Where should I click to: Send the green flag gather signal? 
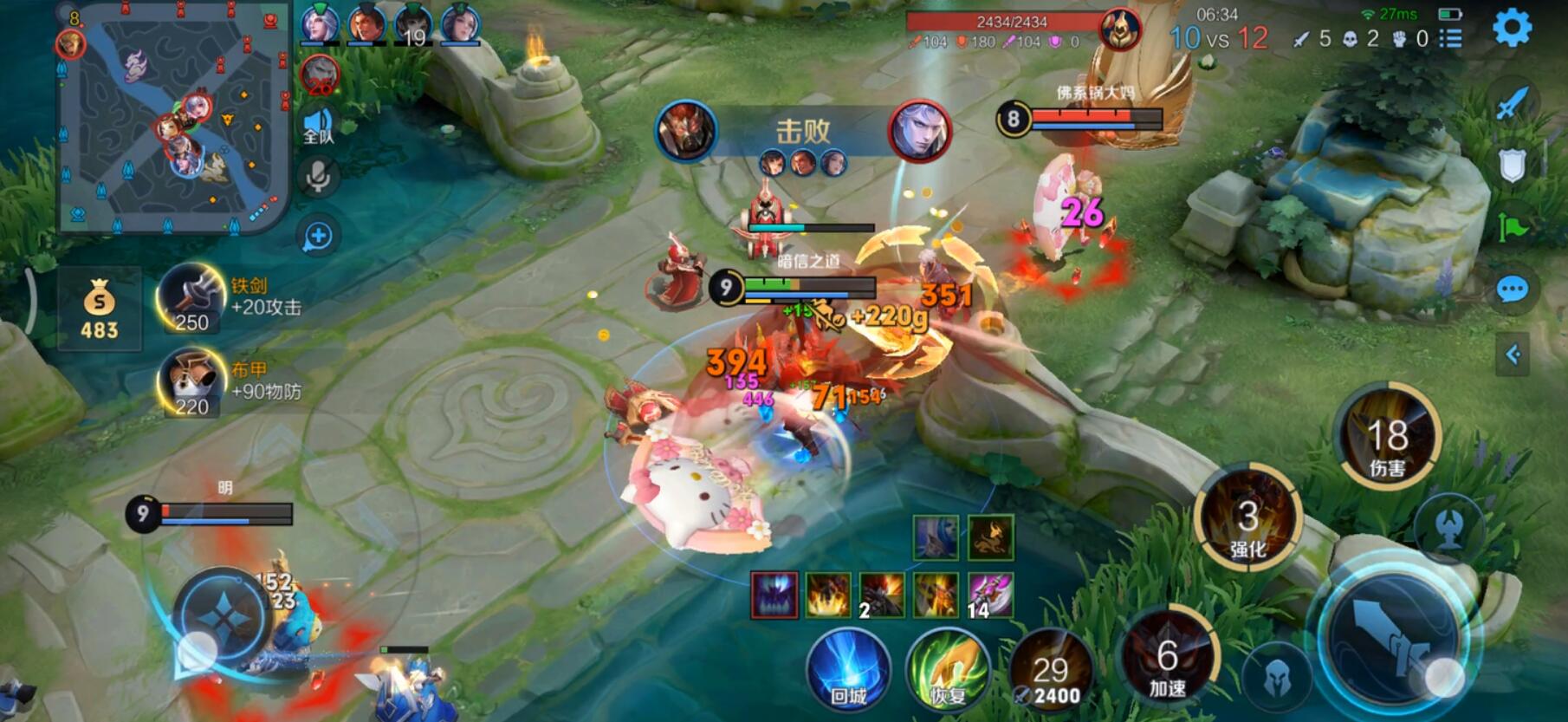click(x=1512, y=227)
